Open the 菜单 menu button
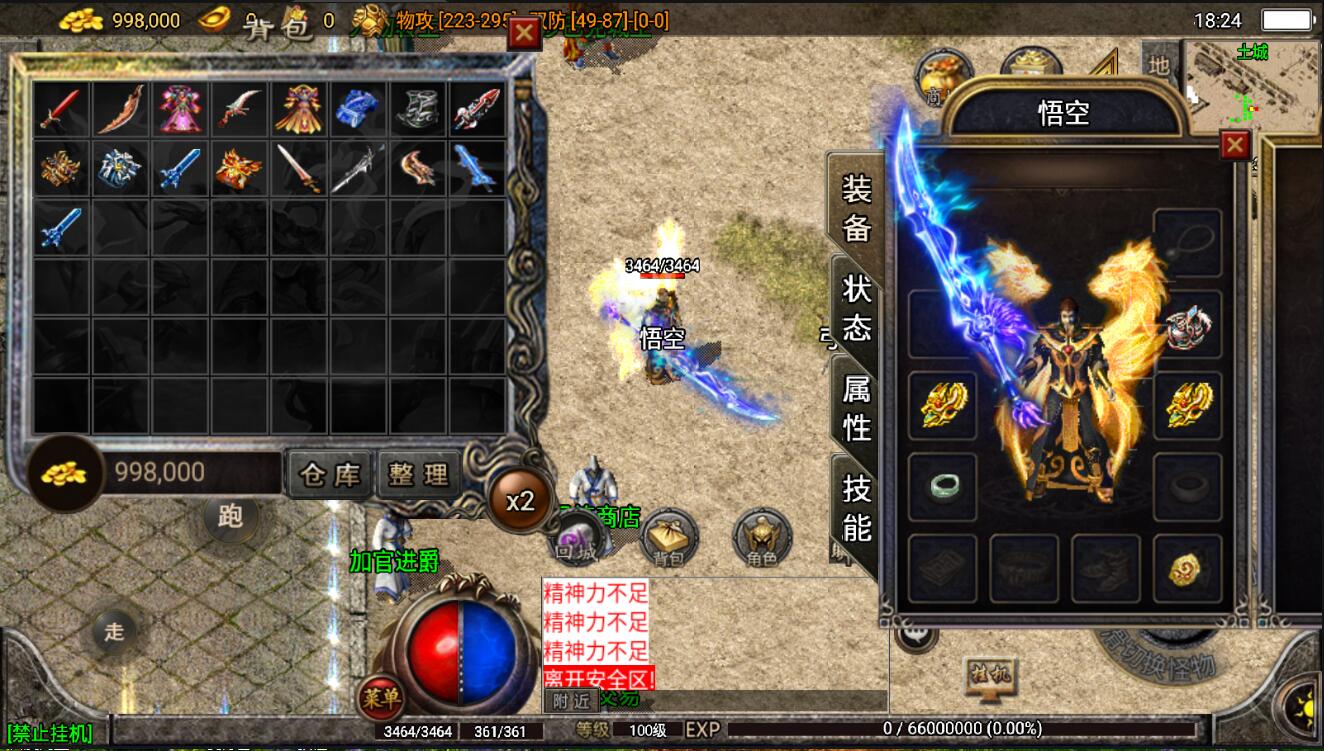The height and width of the screenshot is (751, 1324). click(x=380, y=697)
